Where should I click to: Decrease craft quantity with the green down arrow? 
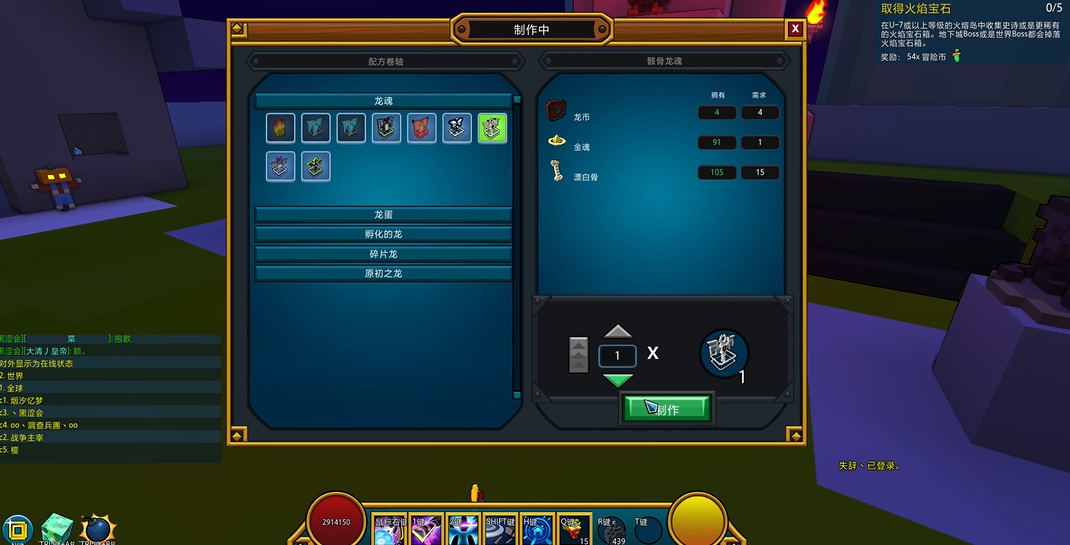(x=618, y=380)
